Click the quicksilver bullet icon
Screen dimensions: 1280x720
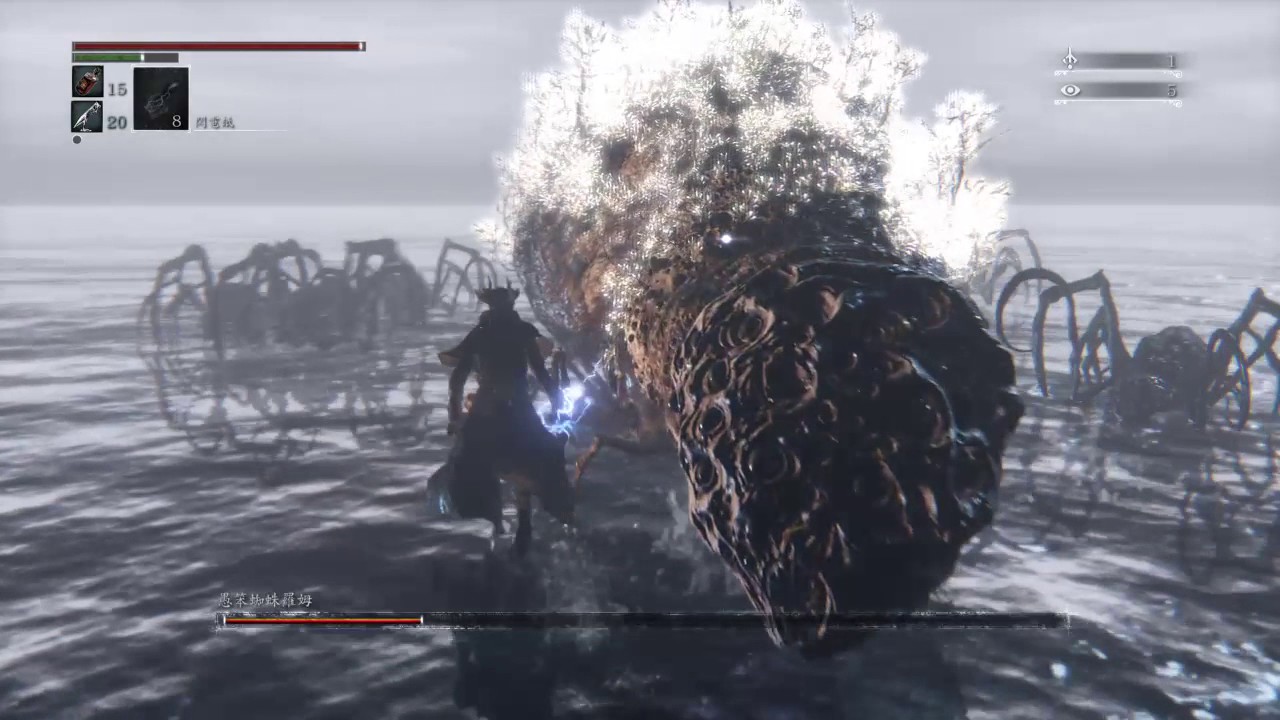87,116
